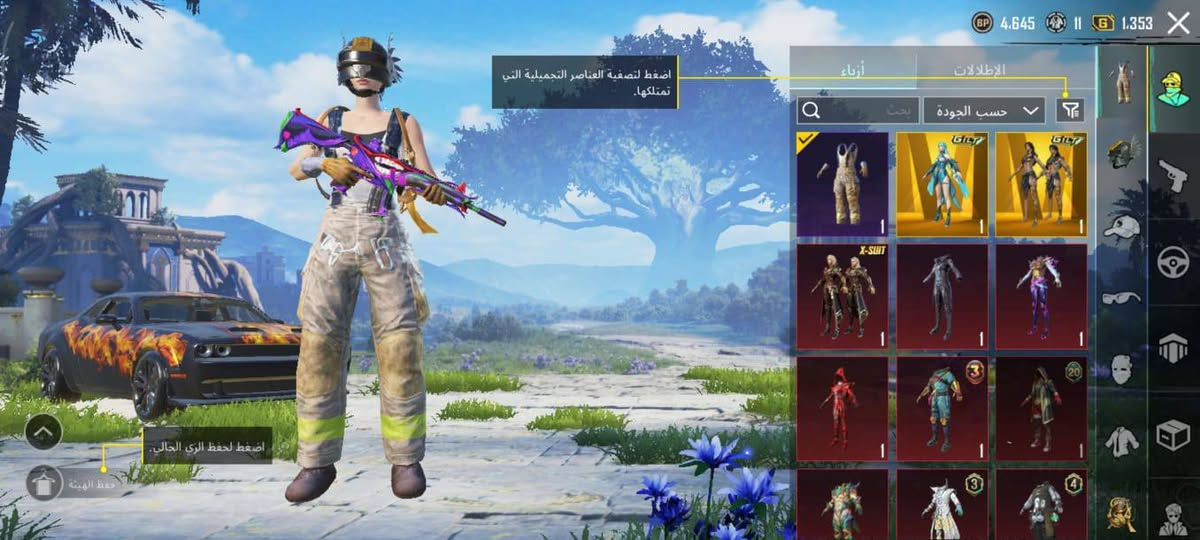Show the glasses category

(x=1122, y=298)
